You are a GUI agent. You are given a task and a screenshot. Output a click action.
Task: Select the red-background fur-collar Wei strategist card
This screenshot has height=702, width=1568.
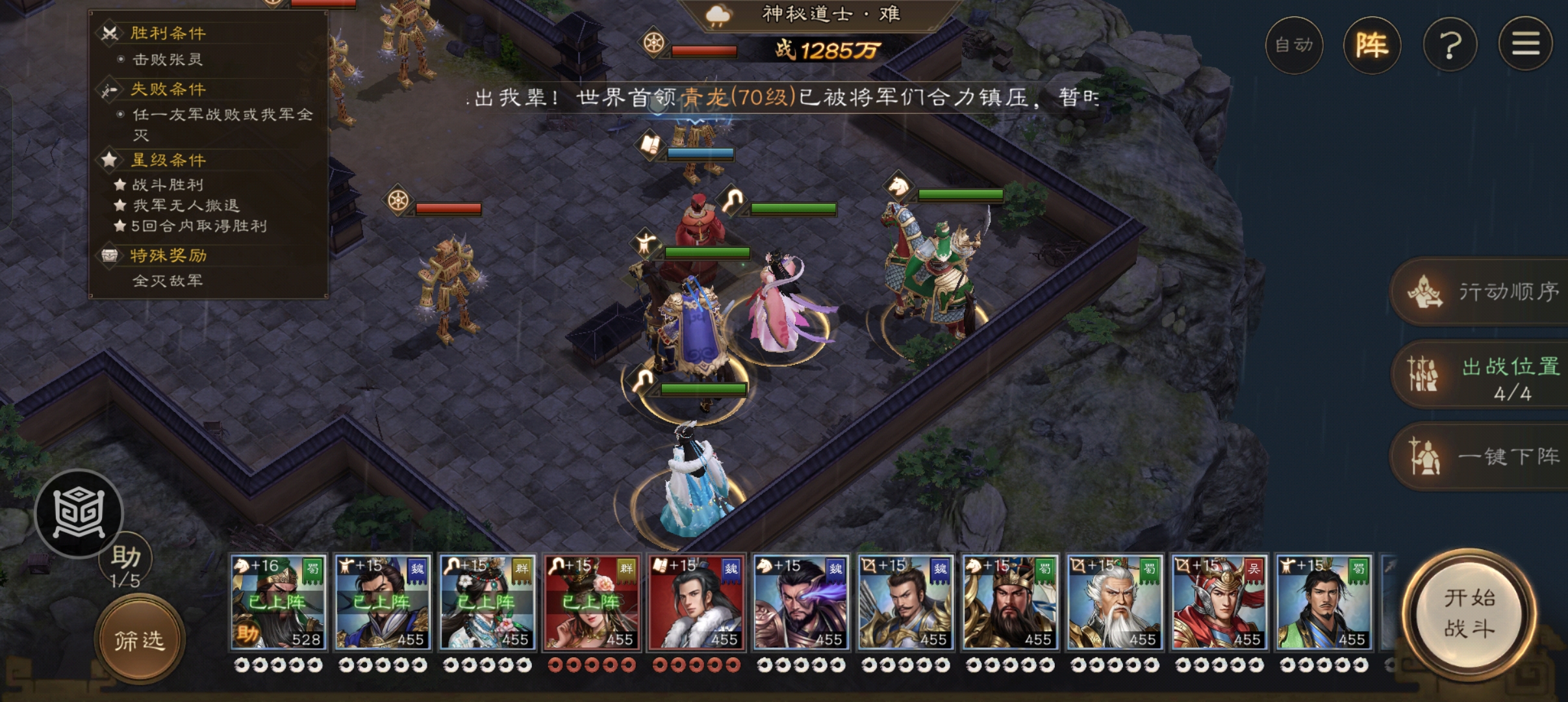coord(696,602)
